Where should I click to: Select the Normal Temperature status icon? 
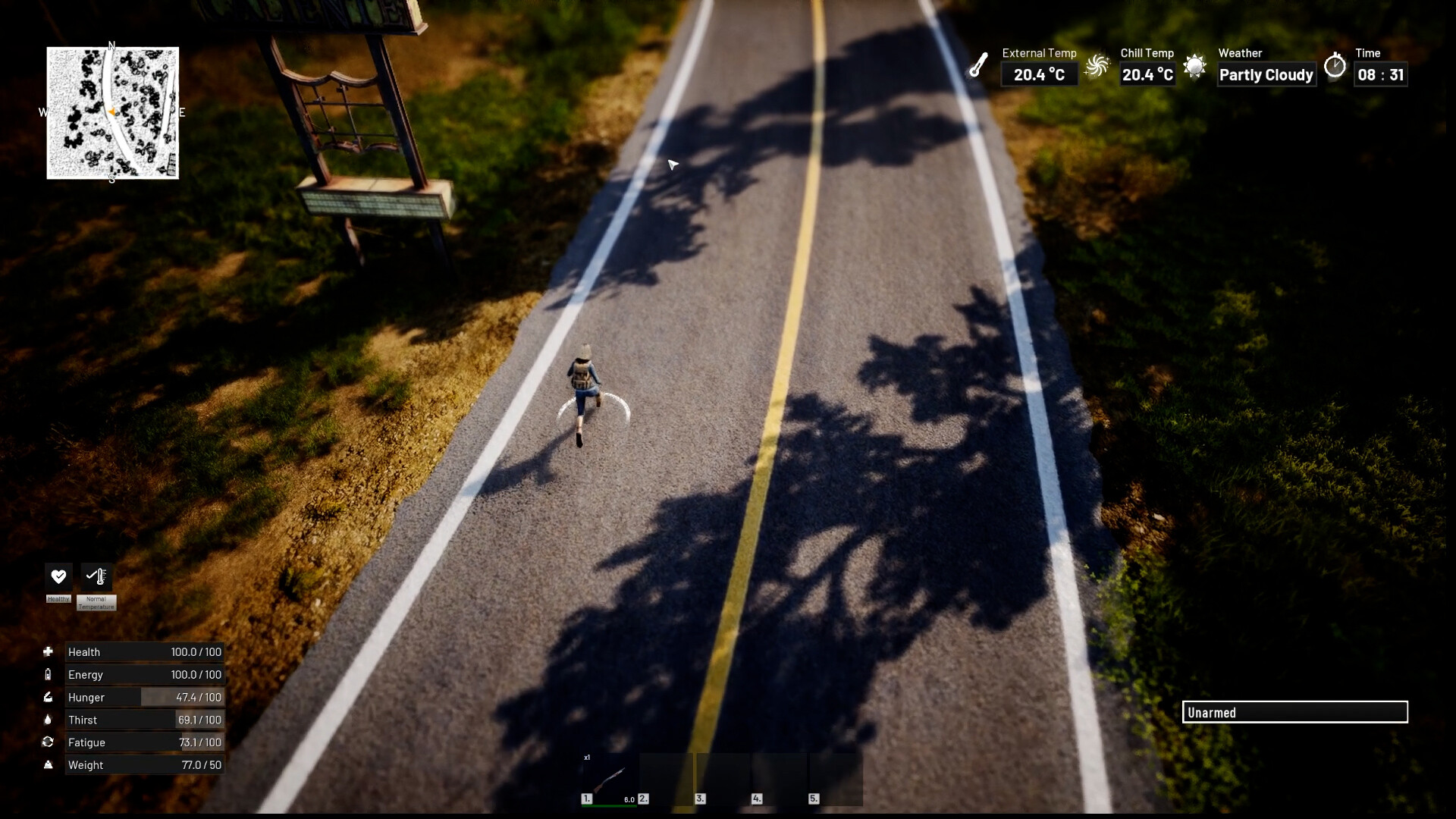point(96,576)
